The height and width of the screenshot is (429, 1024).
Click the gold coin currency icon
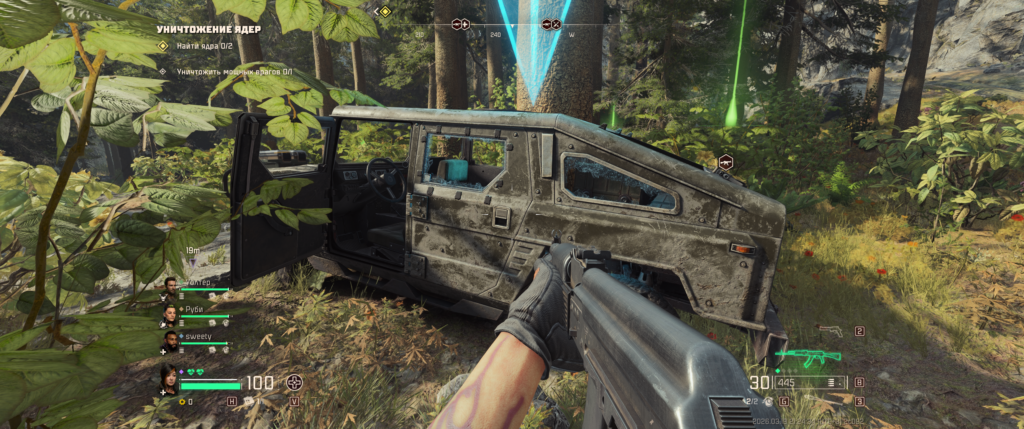click(x=181, y=402)
